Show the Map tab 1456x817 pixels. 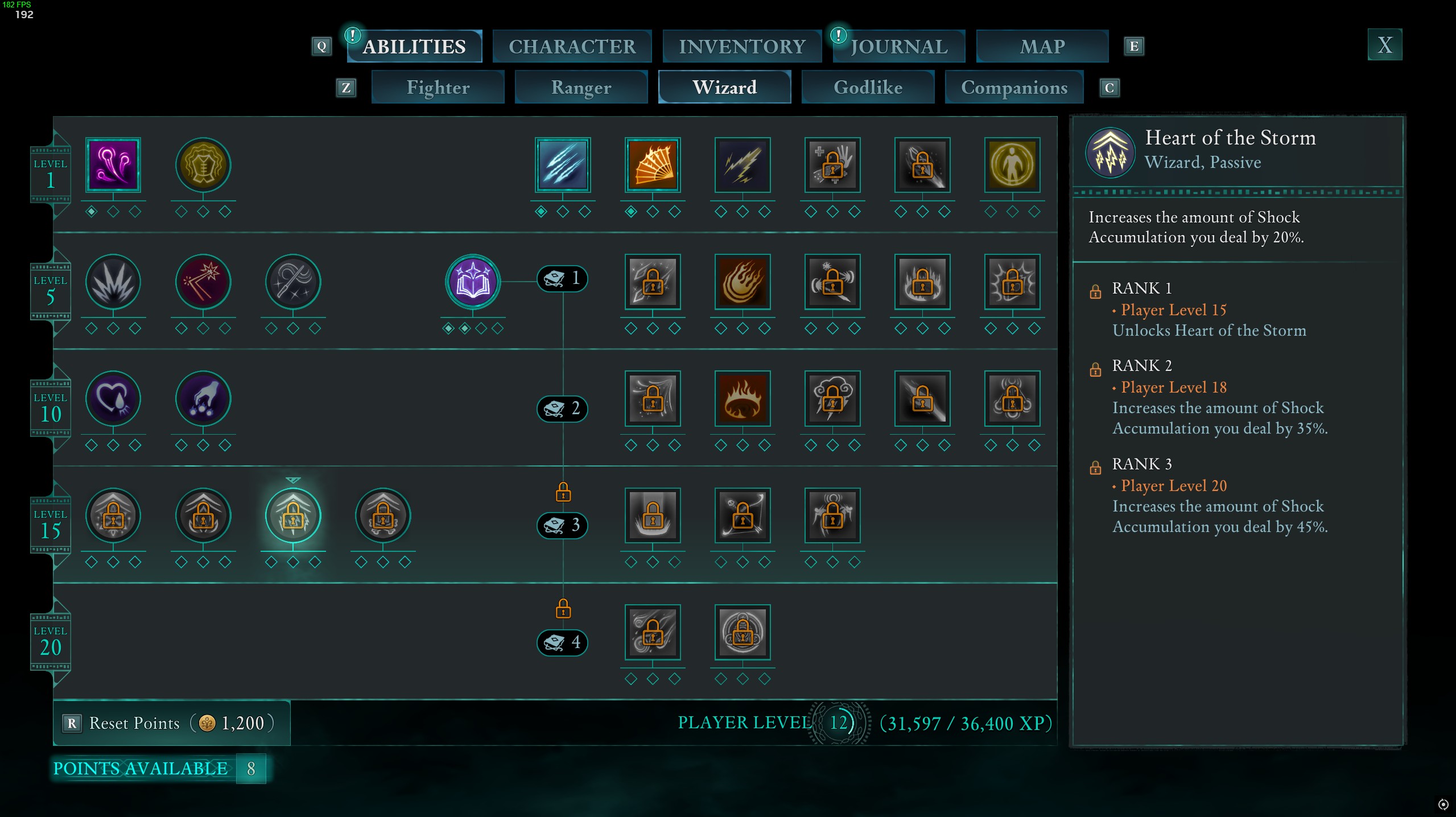pyautogui.click(x=1042, y=46)
